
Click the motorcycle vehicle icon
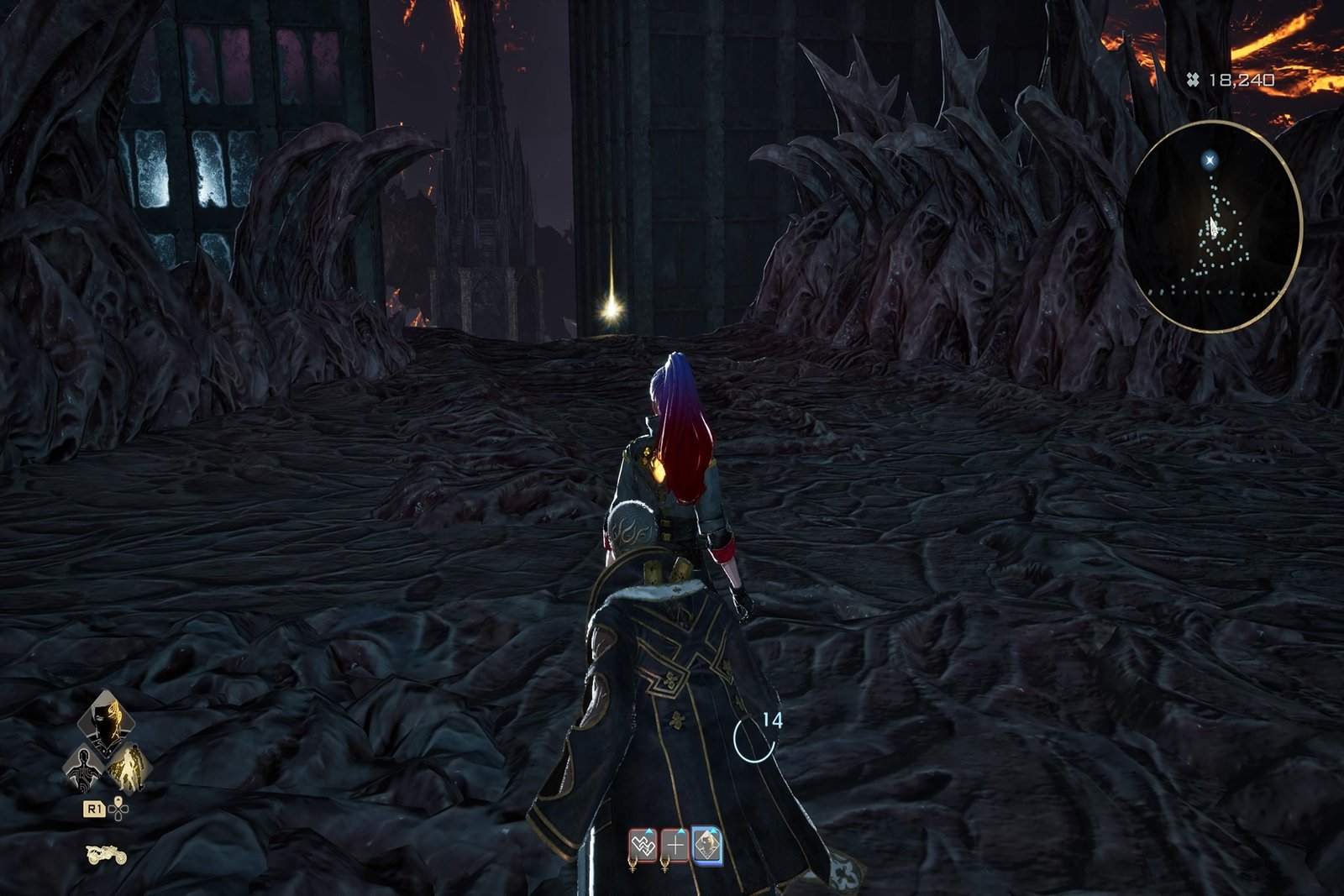point(106,855)
